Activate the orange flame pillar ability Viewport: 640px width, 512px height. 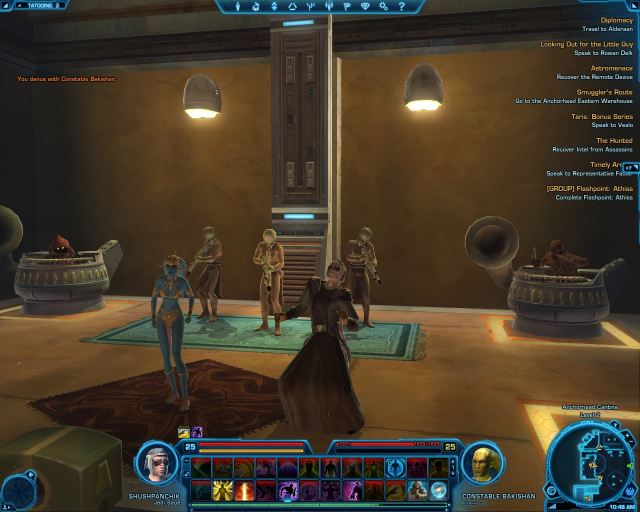coord(244,489)
